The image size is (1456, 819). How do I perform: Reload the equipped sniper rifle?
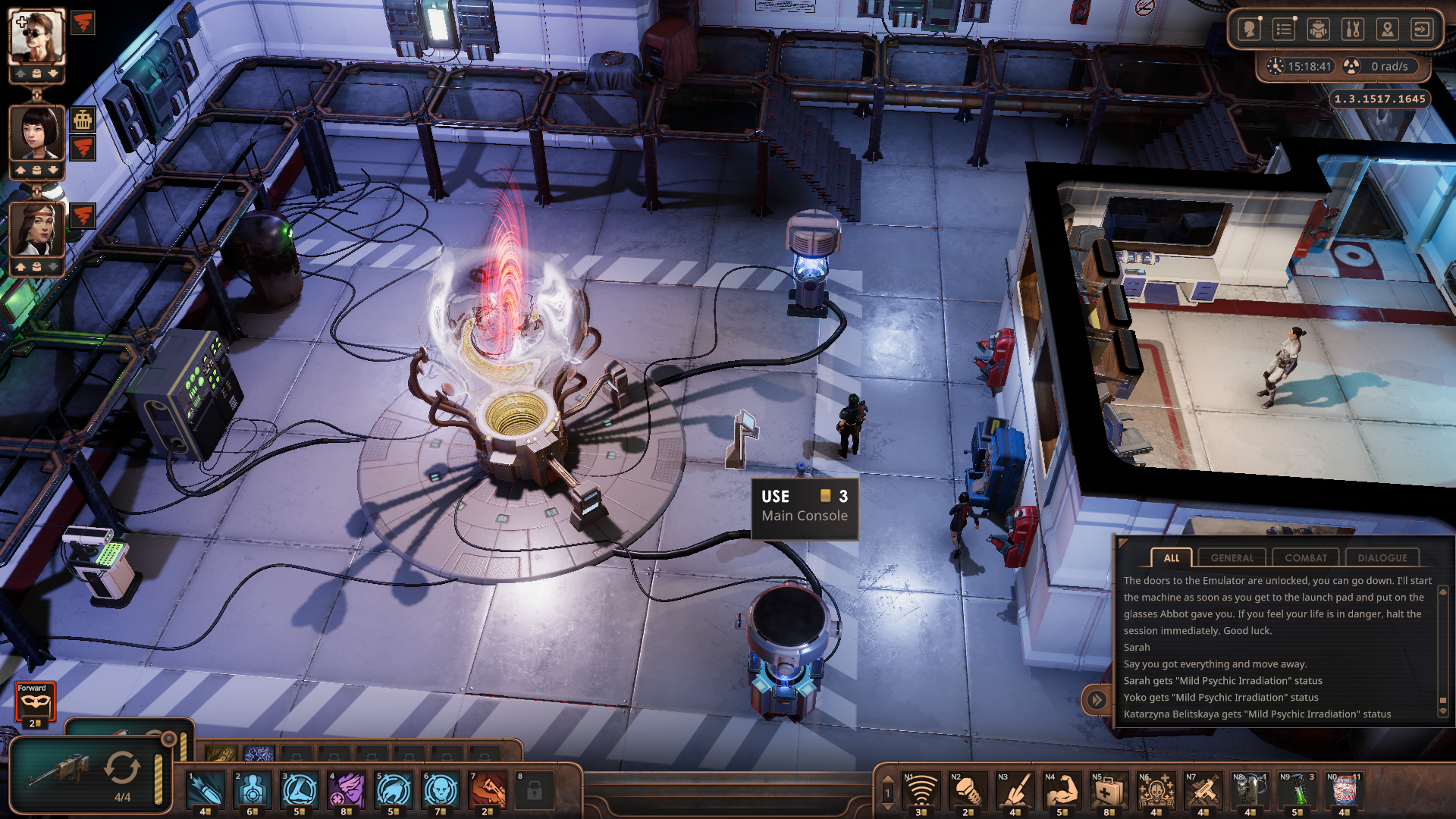[x=122, y=768]
